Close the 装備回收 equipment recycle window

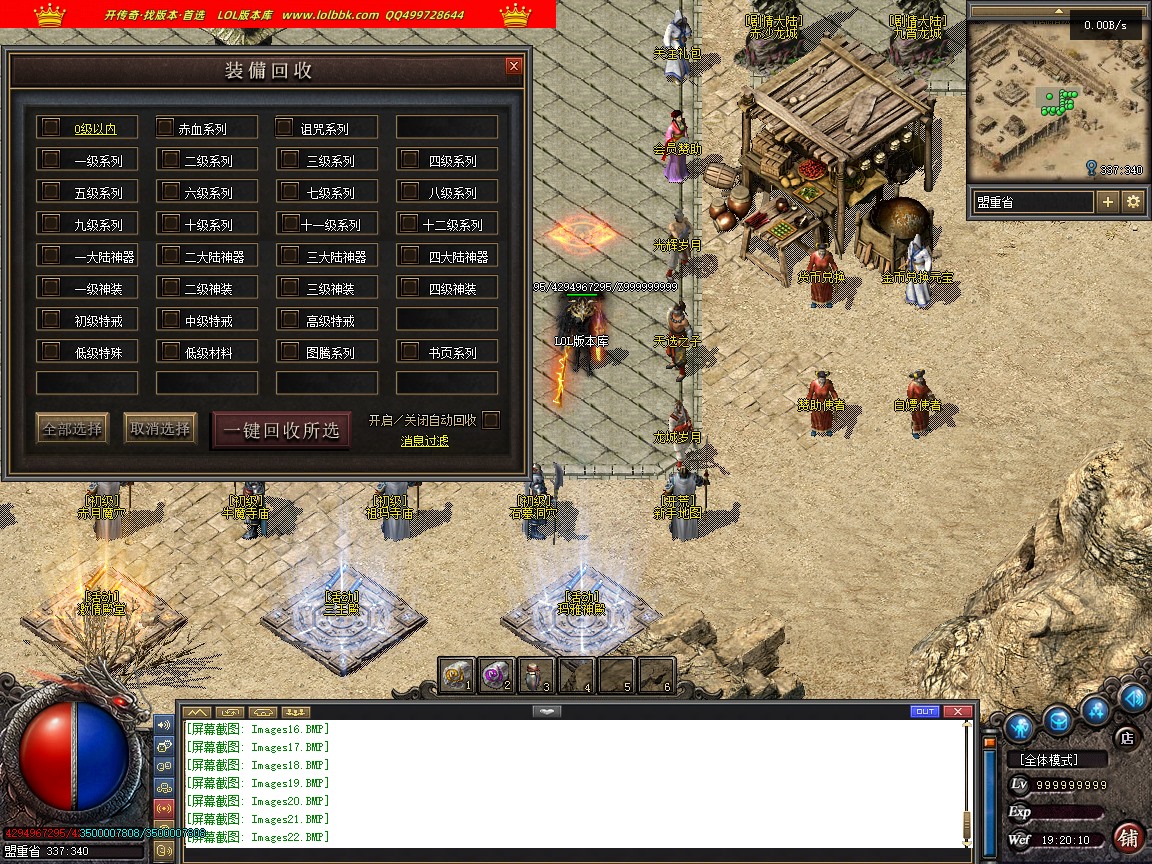point(514,66)
